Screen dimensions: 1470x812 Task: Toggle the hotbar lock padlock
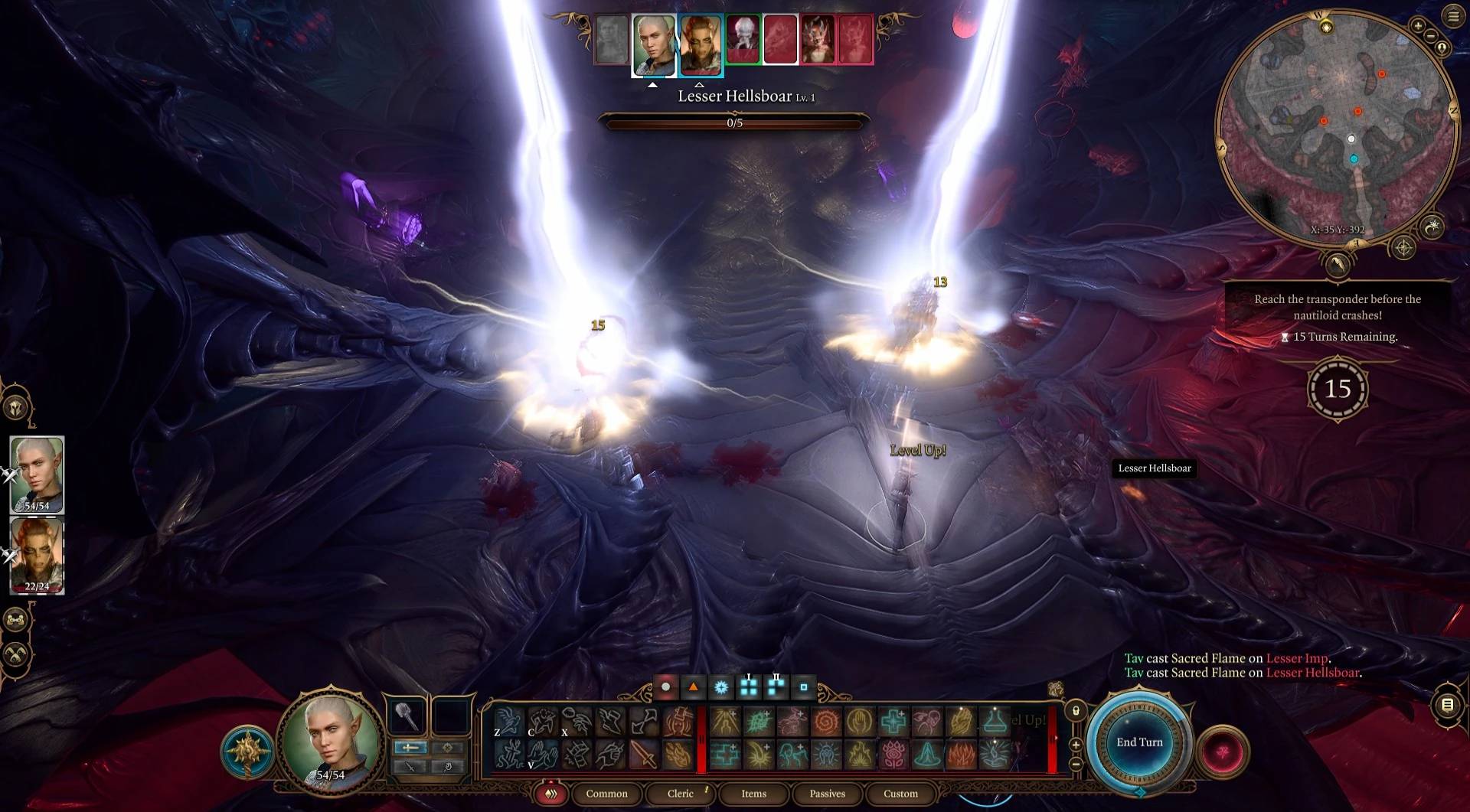pyautogui.click(x=1076, y=711)
